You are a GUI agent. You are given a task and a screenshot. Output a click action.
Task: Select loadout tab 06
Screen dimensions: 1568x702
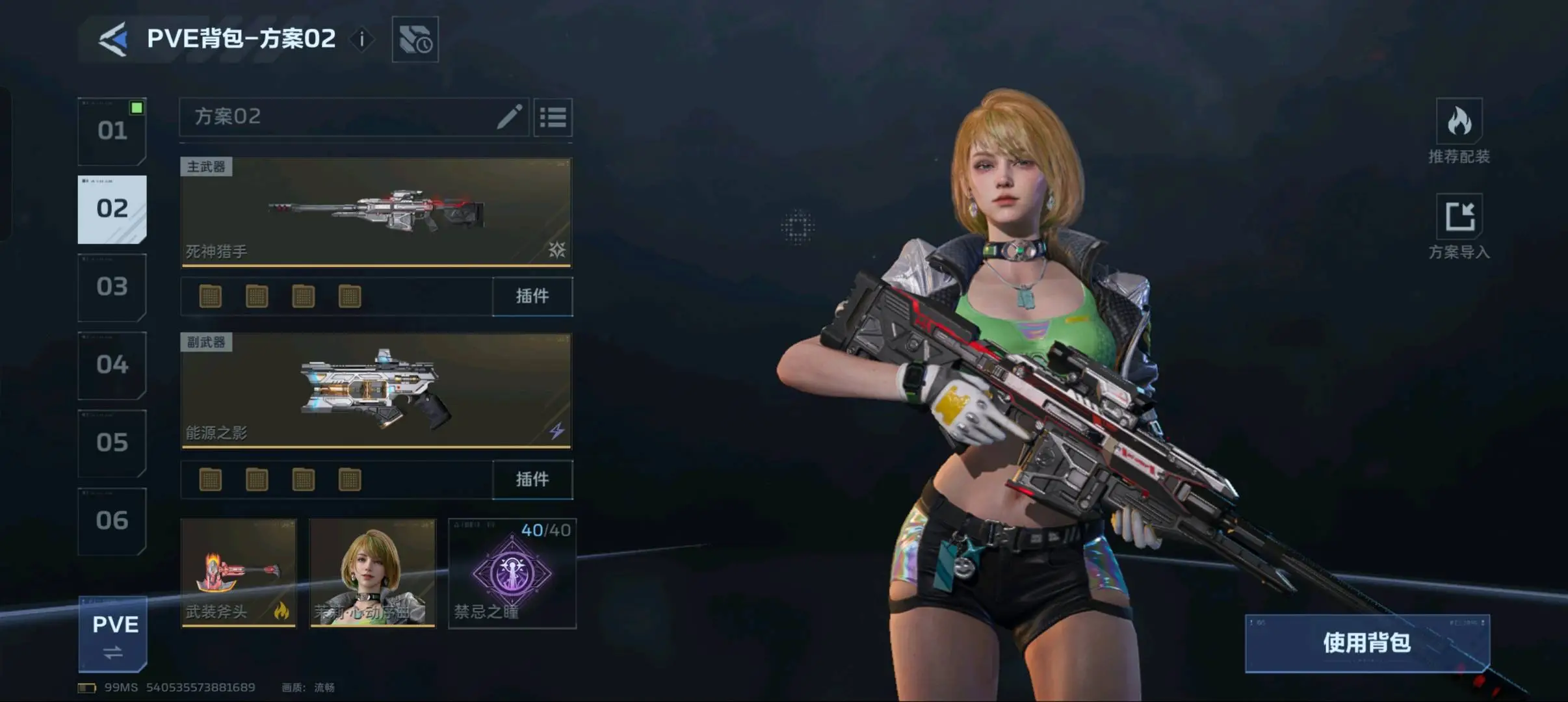click(112, 521)
